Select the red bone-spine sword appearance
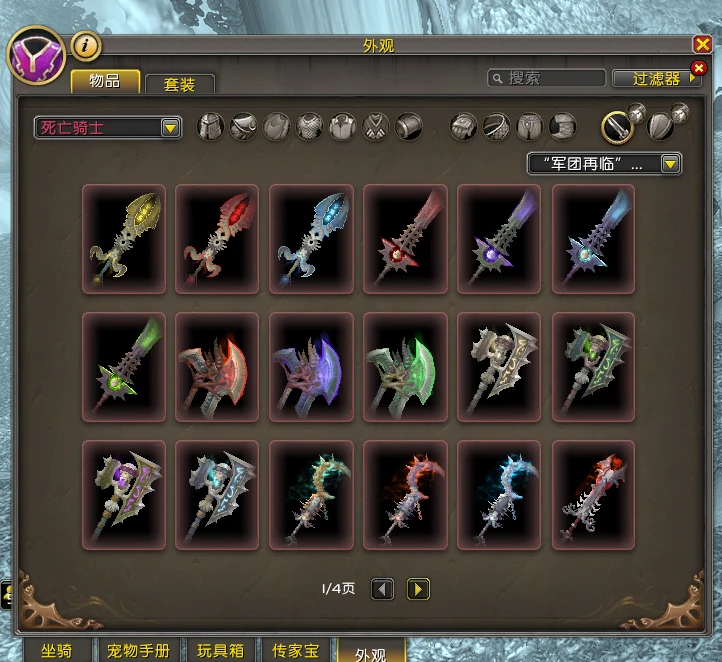This screenshot has height=662, width=722. 593,494
